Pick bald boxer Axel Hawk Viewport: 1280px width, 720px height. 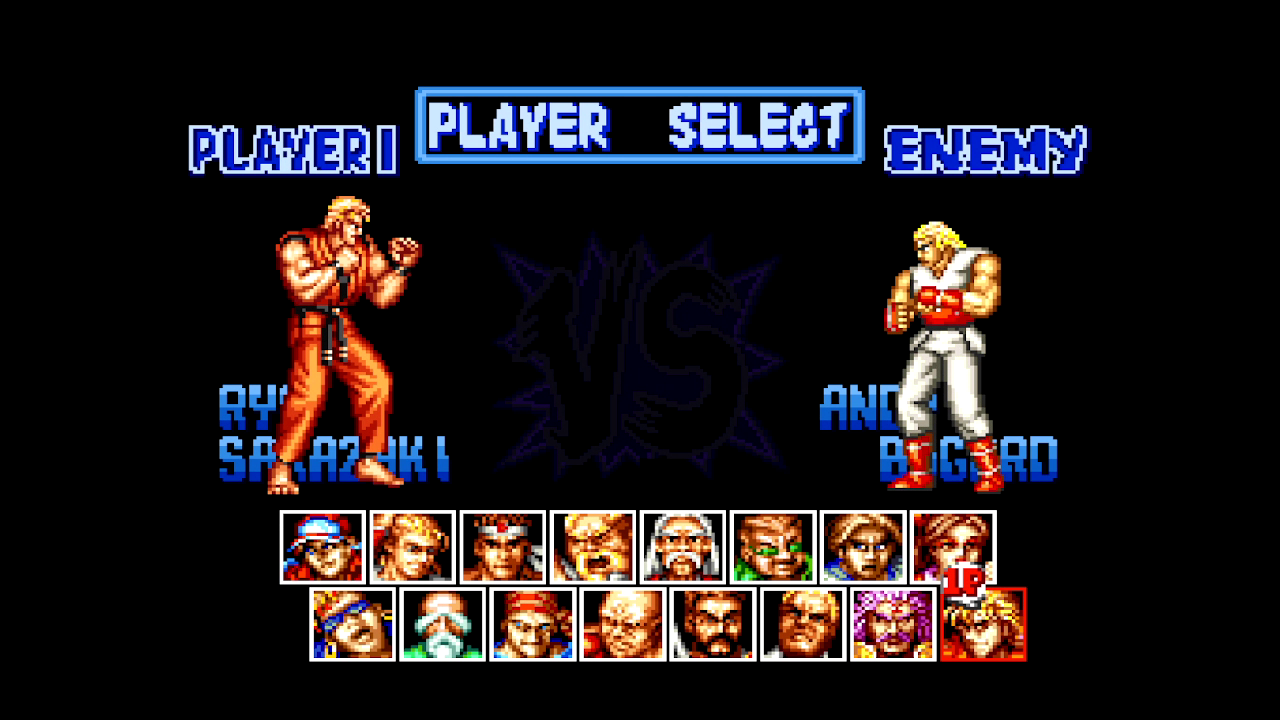coord(622,624)
